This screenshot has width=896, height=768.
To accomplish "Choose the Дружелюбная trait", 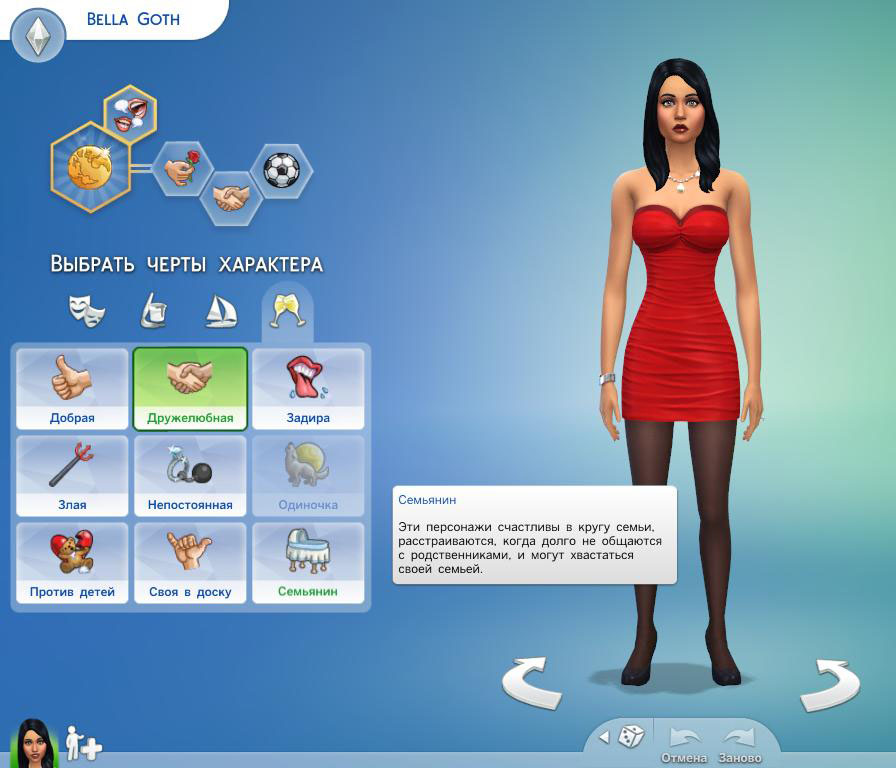I will tap(190, 388).
